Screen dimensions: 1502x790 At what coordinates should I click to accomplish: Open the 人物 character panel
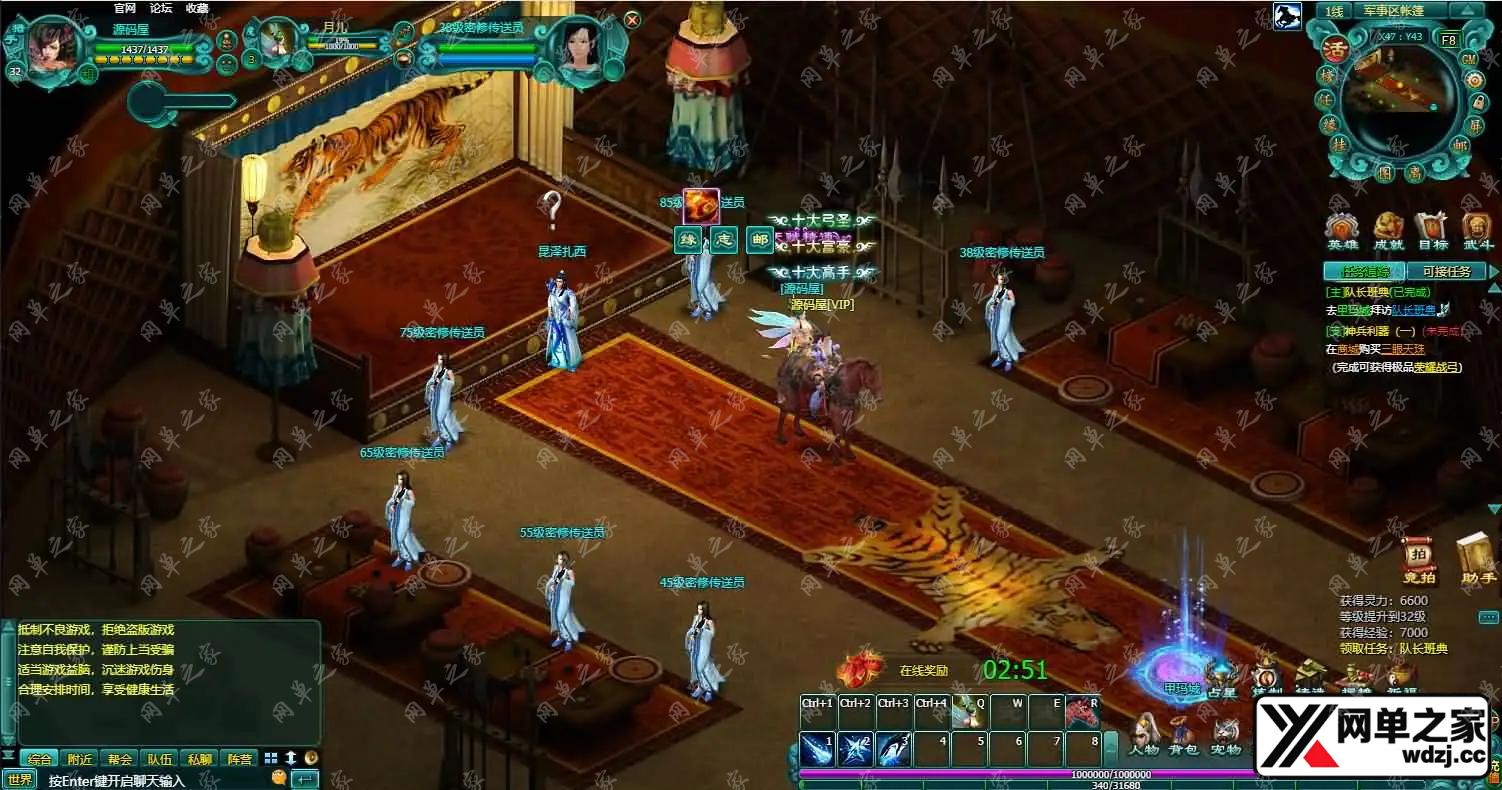(1144, 736)
